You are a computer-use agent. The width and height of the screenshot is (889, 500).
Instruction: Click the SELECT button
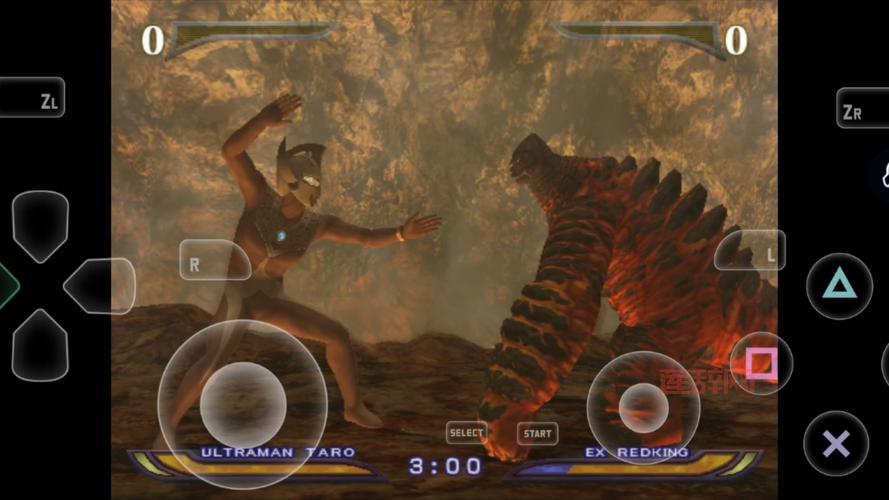tap(466, 433)
